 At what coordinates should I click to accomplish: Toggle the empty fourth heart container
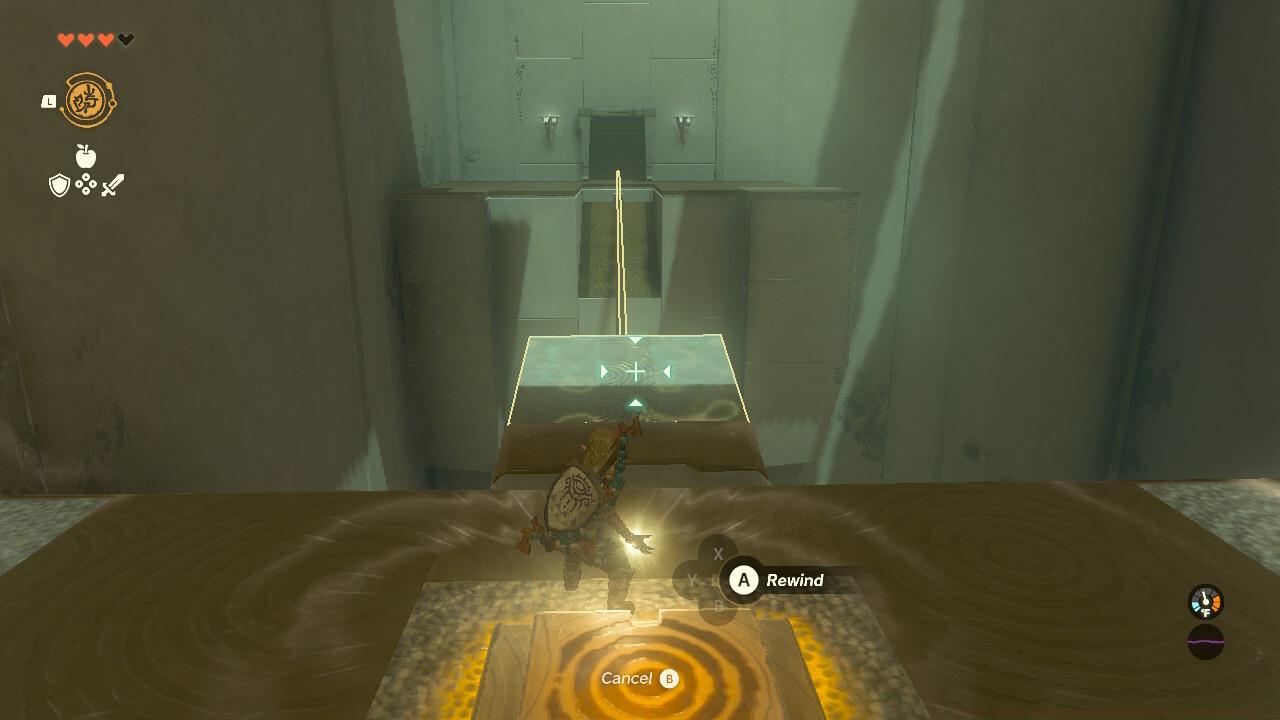pyautogui.click(x=126, y=39)
